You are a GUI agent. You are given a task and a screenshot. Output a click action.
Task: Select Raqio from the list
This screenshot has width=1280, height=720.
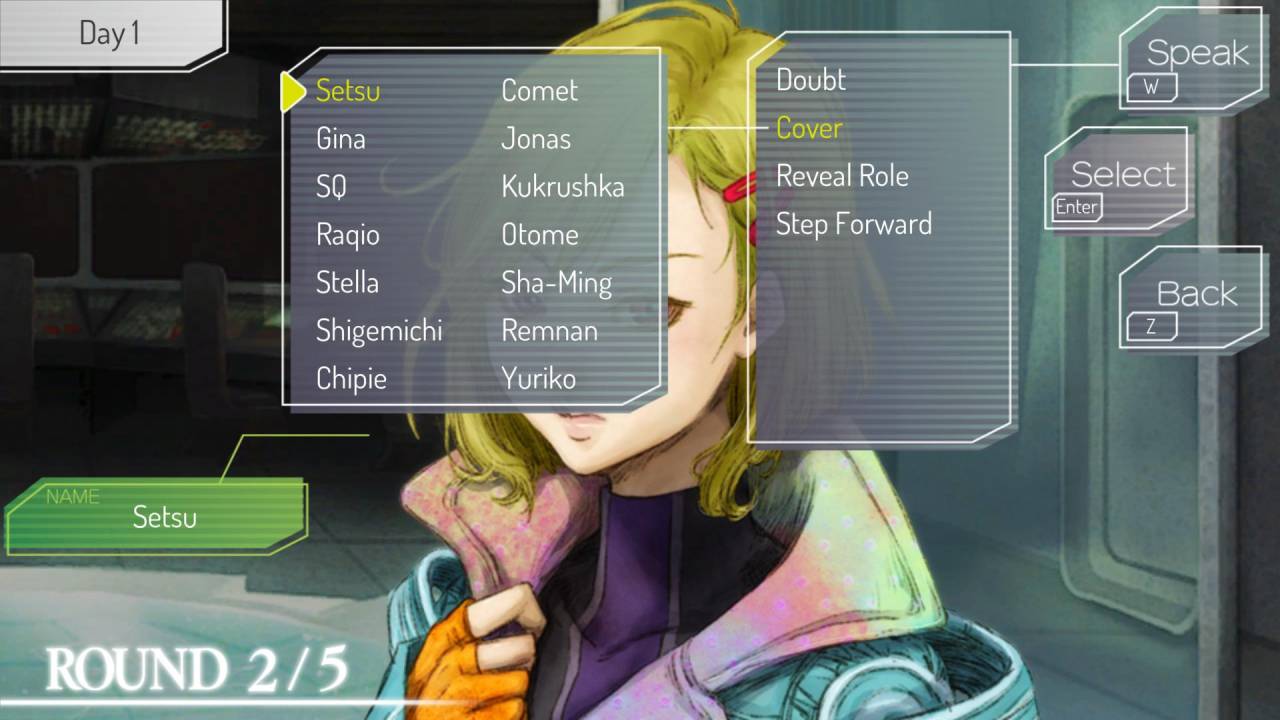pyautogui.click(x=348, y=235)
